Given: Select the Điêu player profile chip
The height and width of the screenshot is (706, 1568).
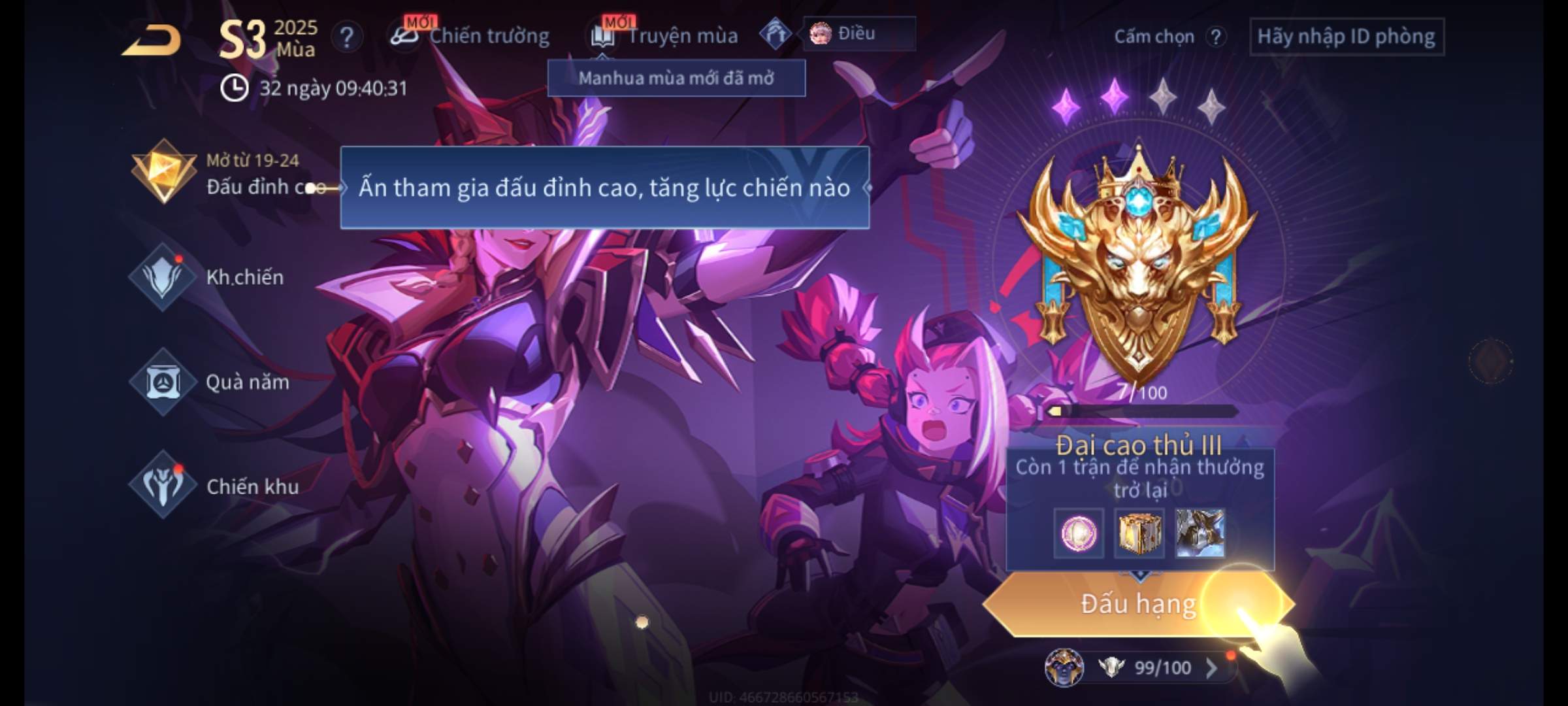Looking at the screenshot, I should (x=858, y=34).
